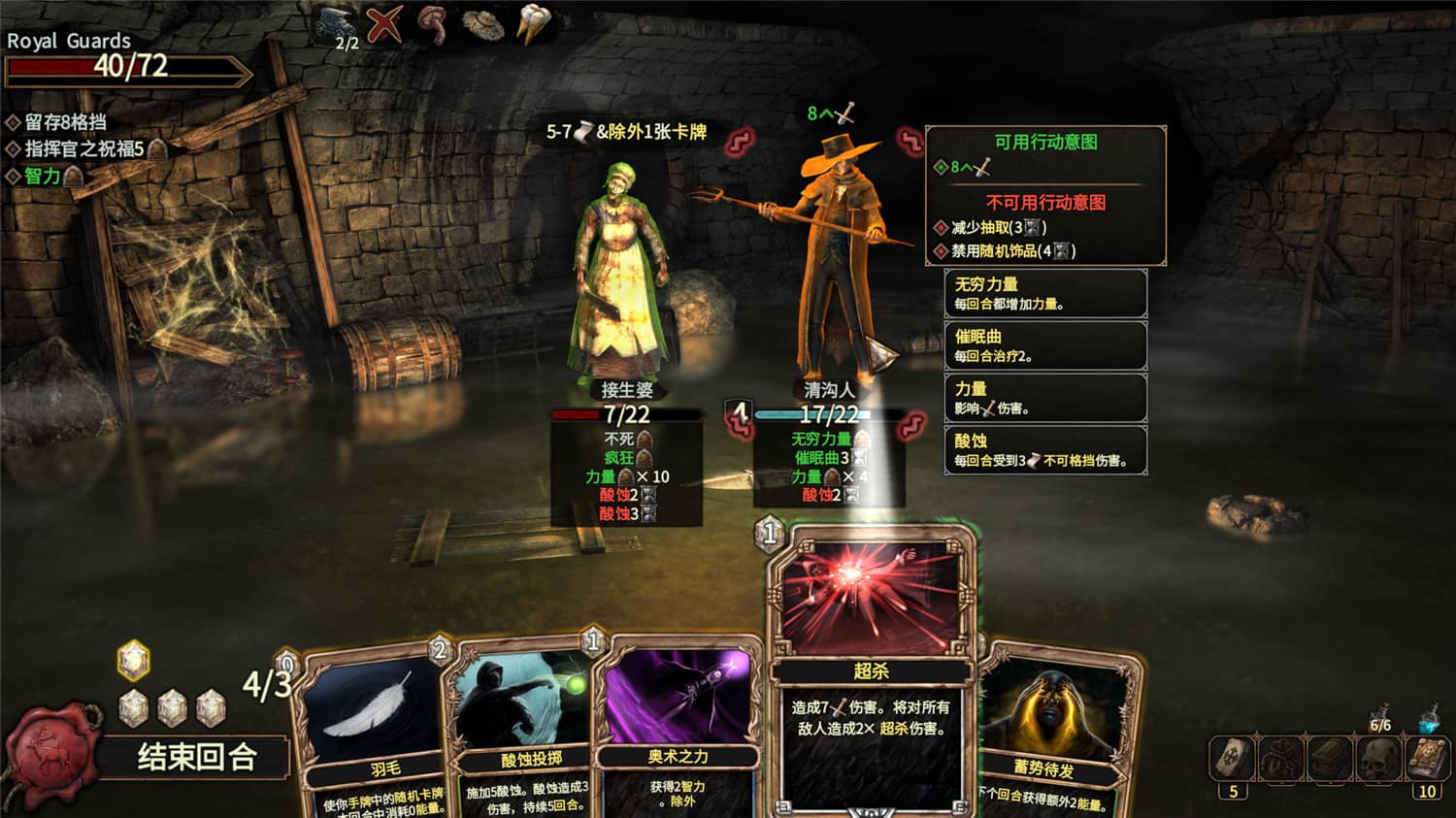The width and height of the screenshot is (1456, 818).
Task: Inspect the straw hat relic
Action: click(482, 25)
